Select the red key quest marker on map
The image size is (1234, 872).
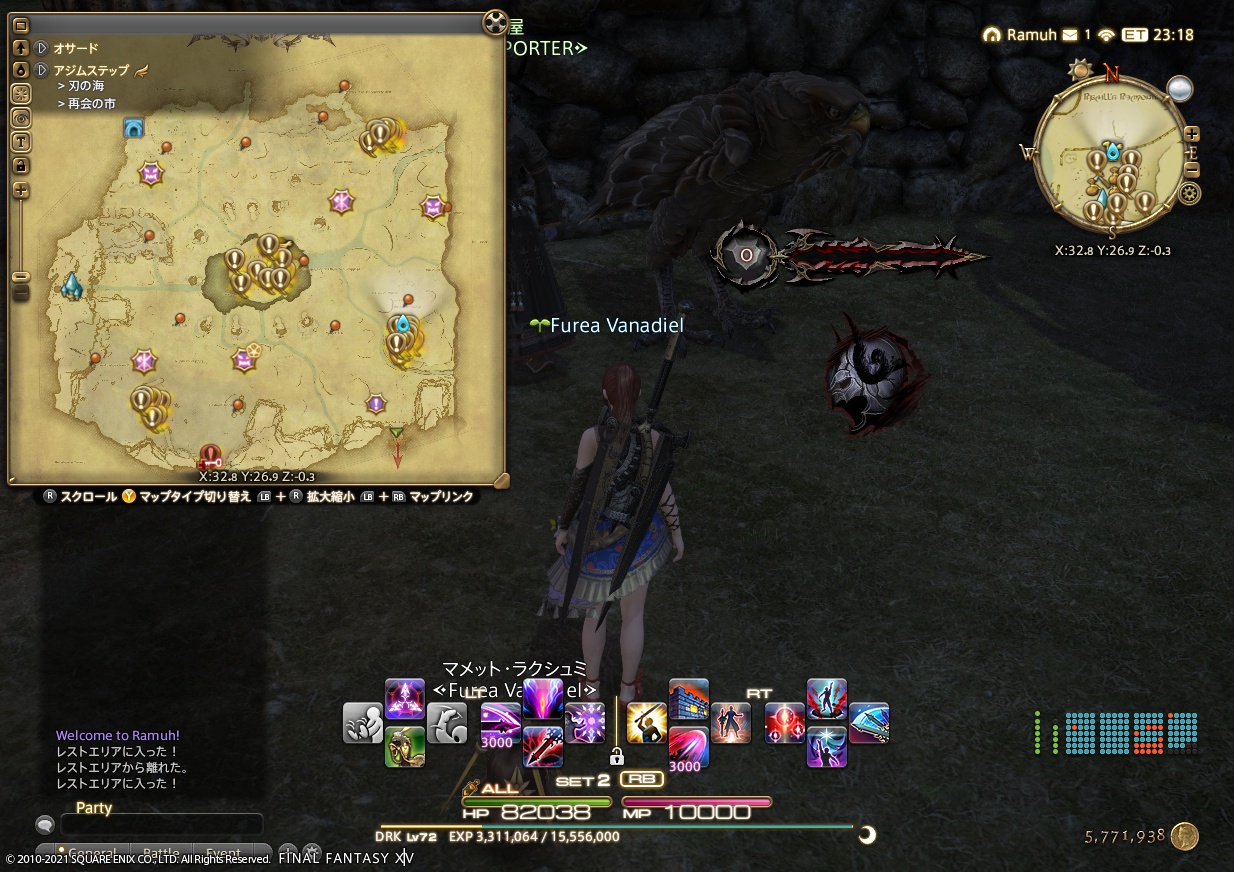click(210, 458)
